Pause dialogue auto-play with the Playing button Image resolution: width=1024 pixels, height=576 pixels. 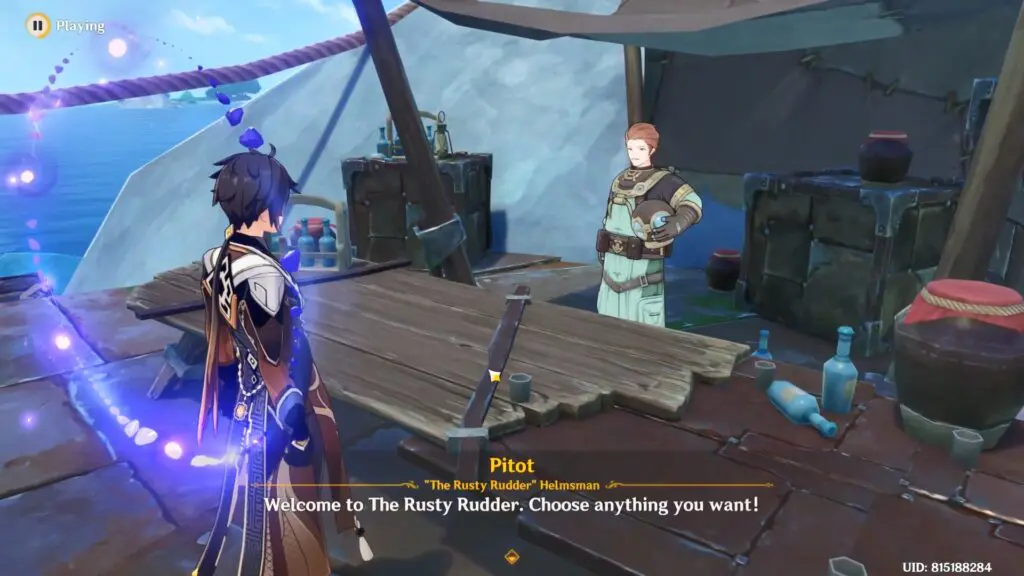click(x=37, y=25)
